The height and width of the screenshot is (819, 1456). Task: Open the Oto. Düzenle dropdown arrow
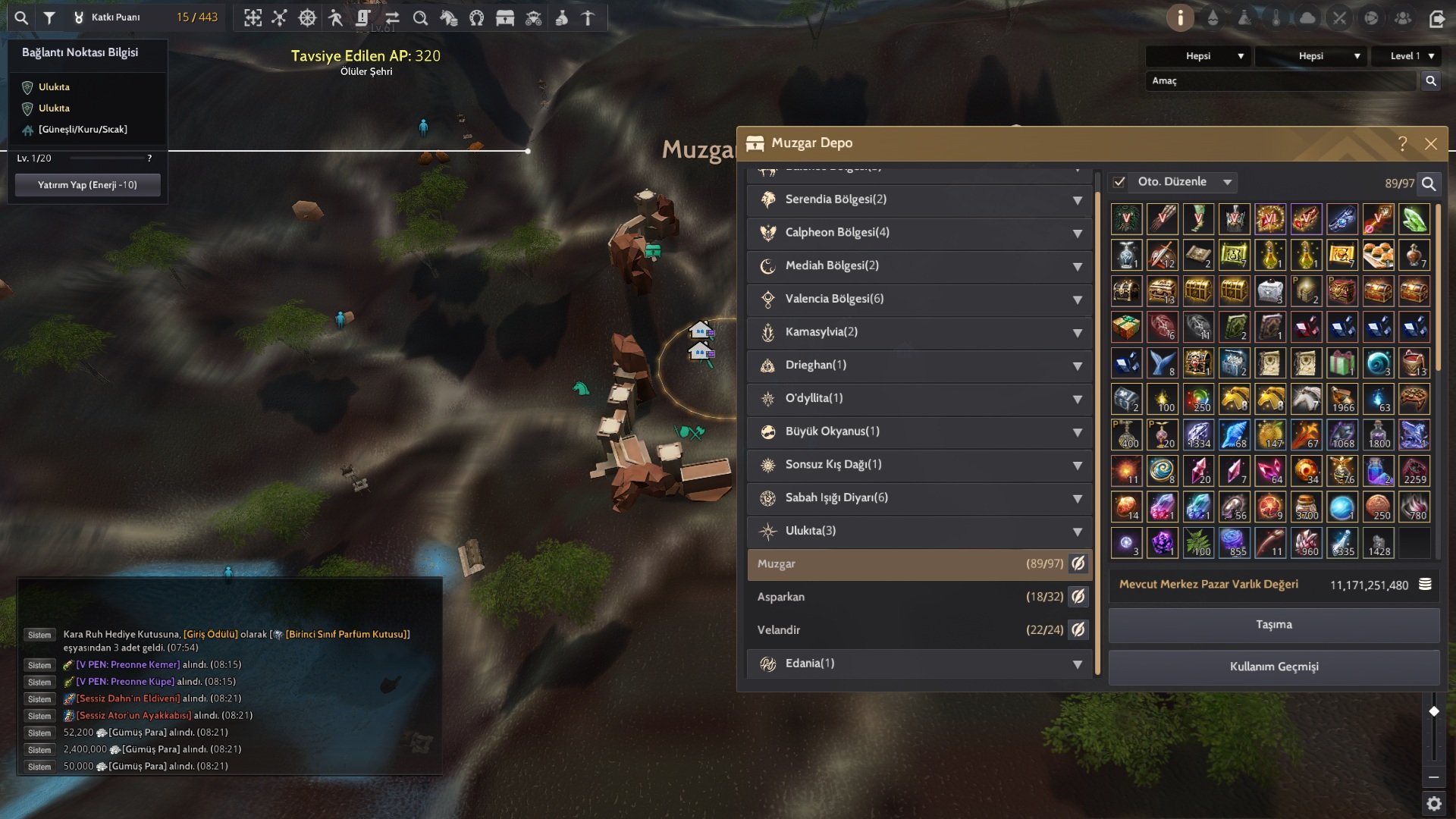(x=1227, y=182)
